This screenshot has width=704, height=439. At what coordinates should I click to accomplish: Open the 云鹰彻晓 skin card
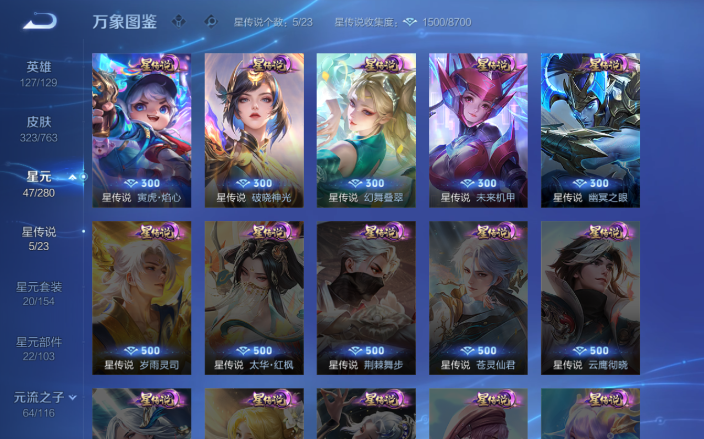coord(590,297)
